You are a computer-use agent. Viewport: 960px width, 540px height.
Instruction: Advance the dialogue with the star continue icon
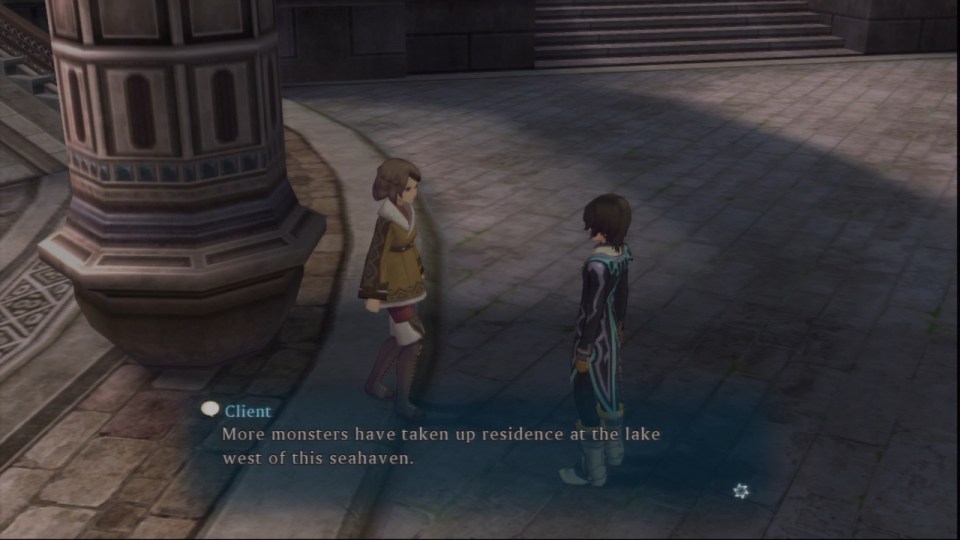[x=740, y=490]
